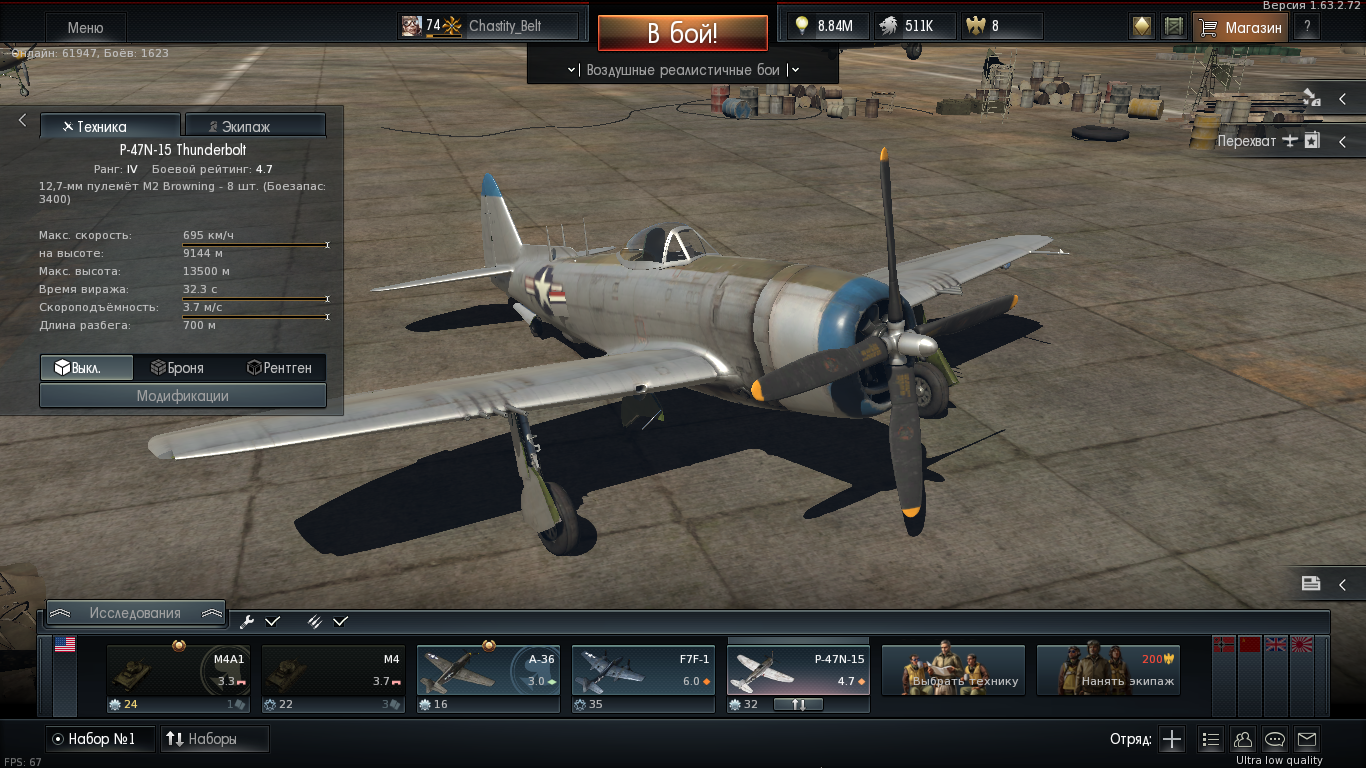Open the Исследования research panel
Viewport: 1366px width, 768px height.
135,613
